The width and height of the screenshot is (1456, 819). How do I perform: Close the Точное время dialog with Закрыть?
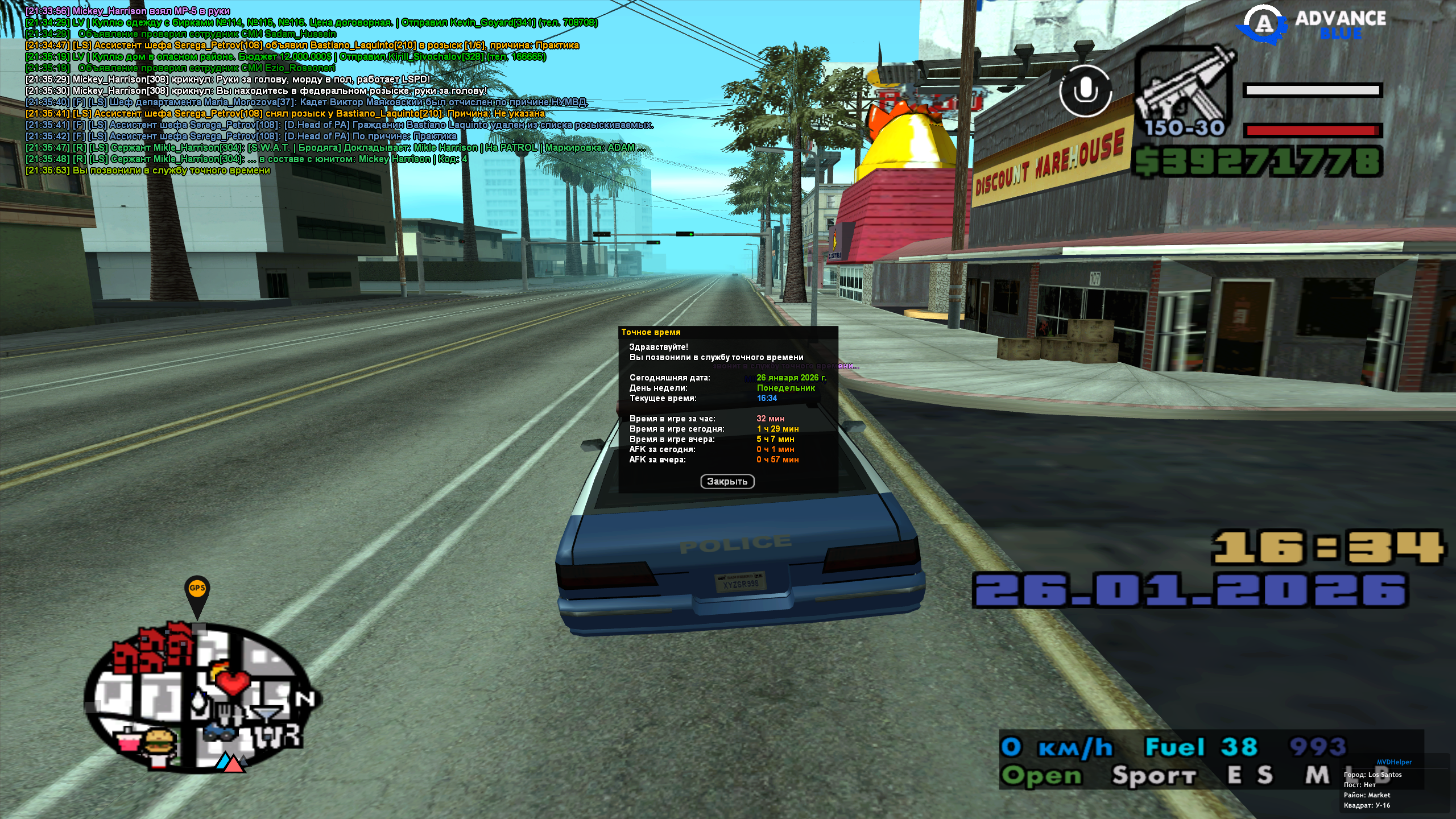tap(727, 482)
